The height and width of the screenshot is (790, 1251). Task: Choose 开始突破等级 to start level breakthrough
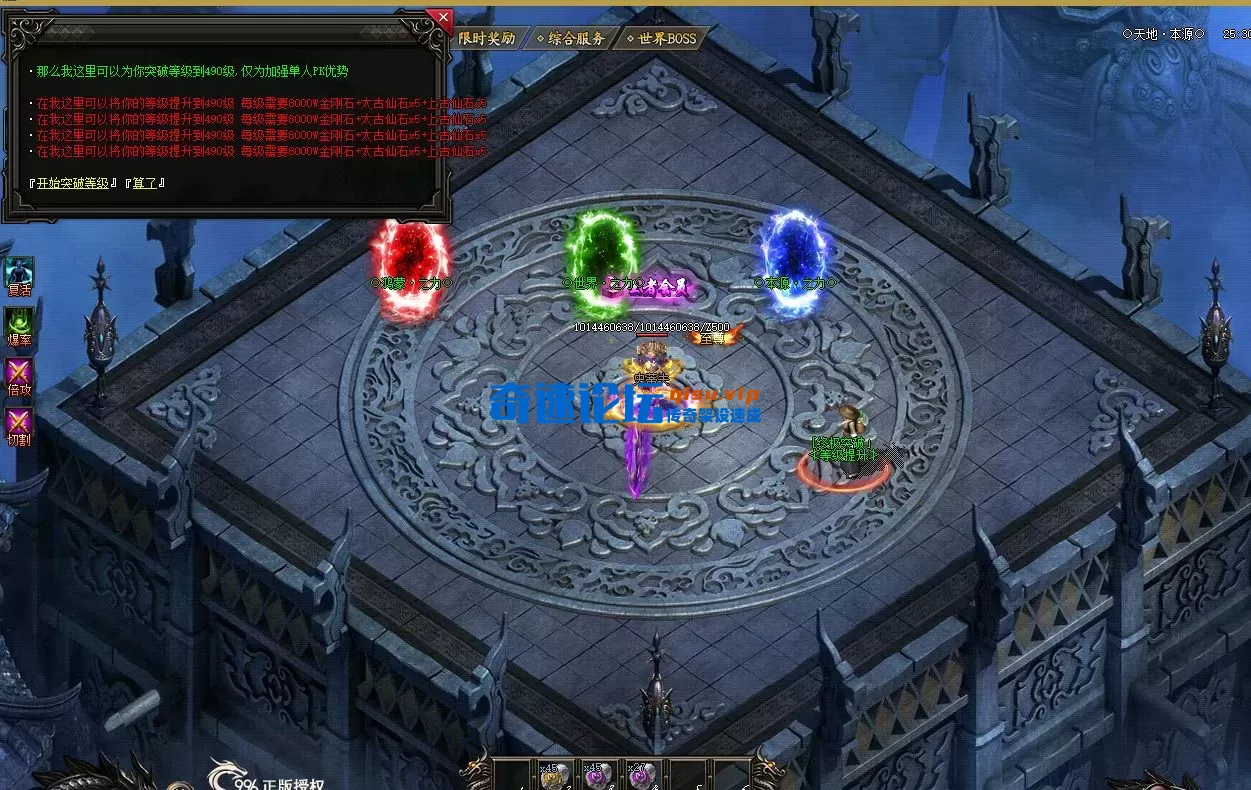[72, 183]
